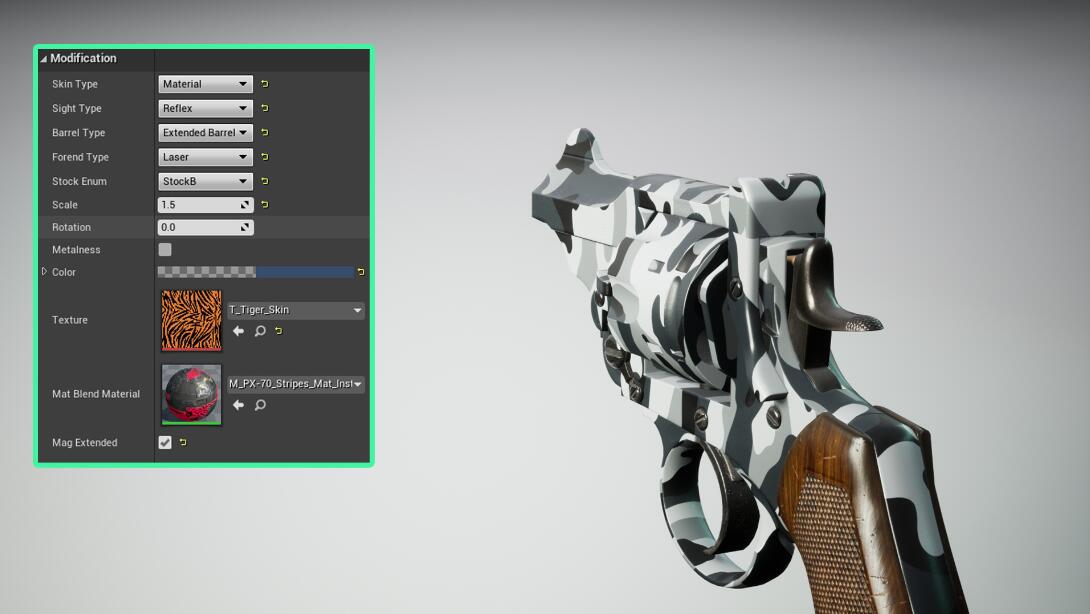Image resolution: width=1090 pixels, height=614 pixels.
Task: Open the M_PX-70_Stripes material dropdown
Action: tap(296, 384)
